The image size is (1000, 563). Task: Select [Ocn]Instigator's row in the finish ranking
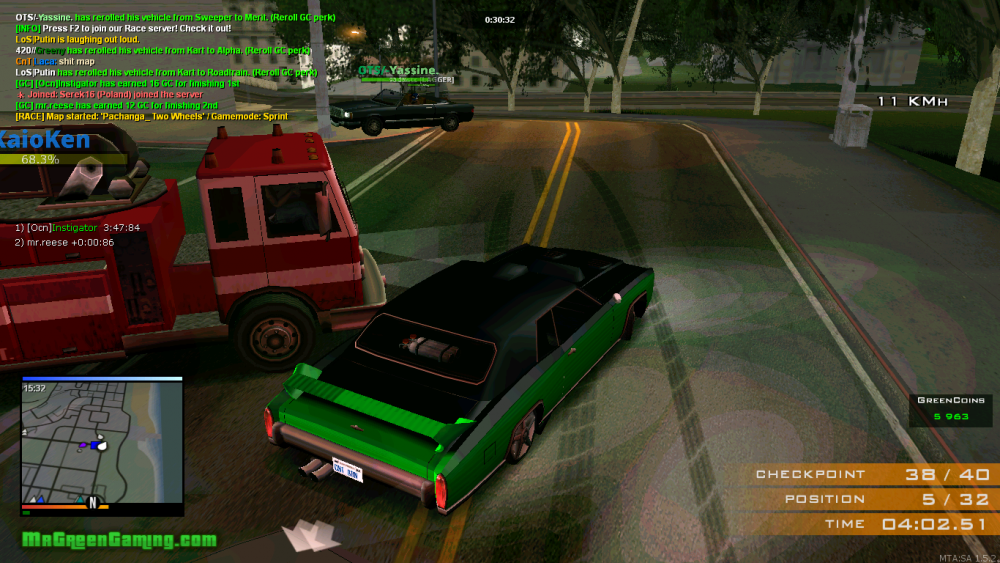pyautogui.click(x=77, y=228)
